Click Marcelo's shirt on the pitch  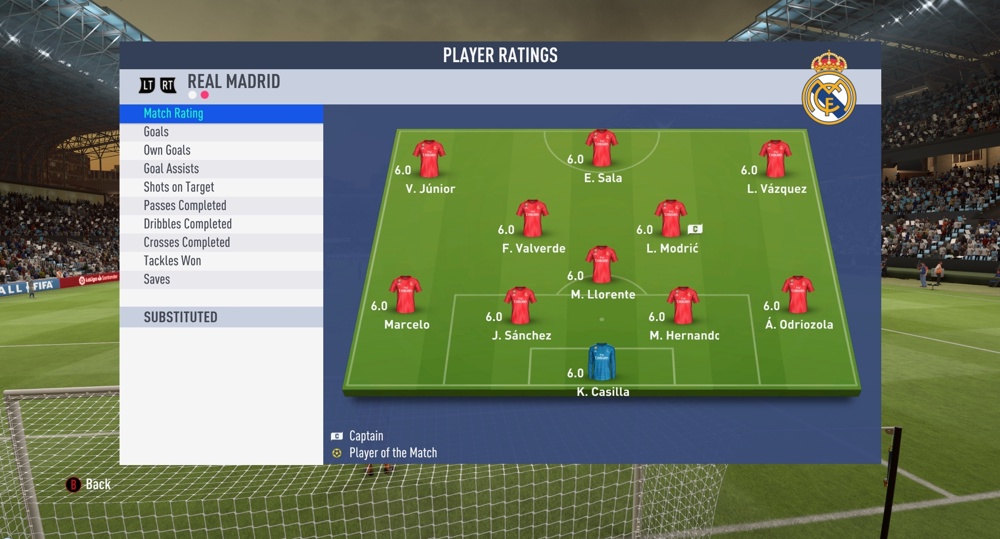pos(405,295)
